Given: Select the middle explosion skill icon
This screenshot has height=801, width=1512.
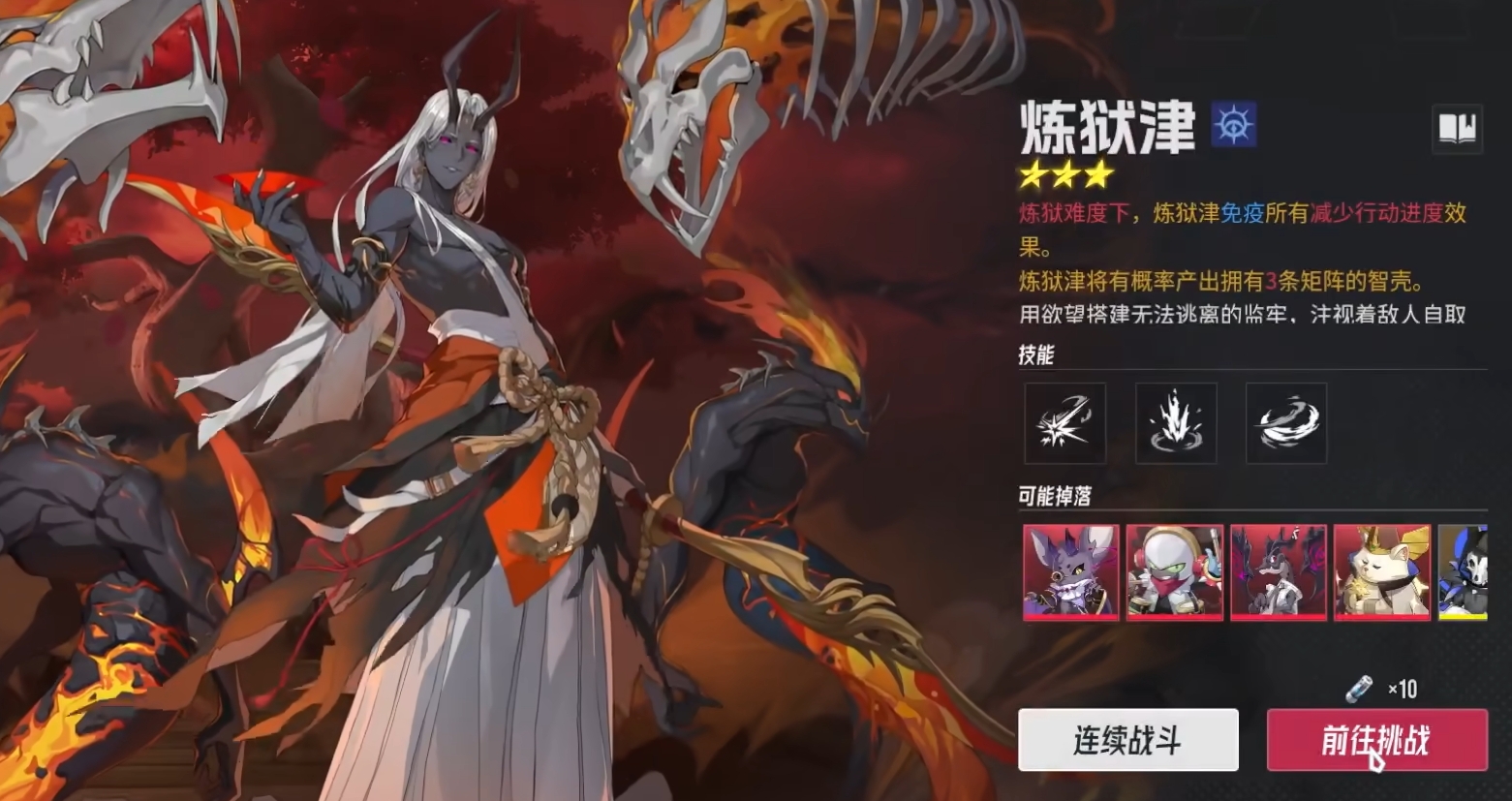Looking at the screenshot, I should (x=1176, y=423).
